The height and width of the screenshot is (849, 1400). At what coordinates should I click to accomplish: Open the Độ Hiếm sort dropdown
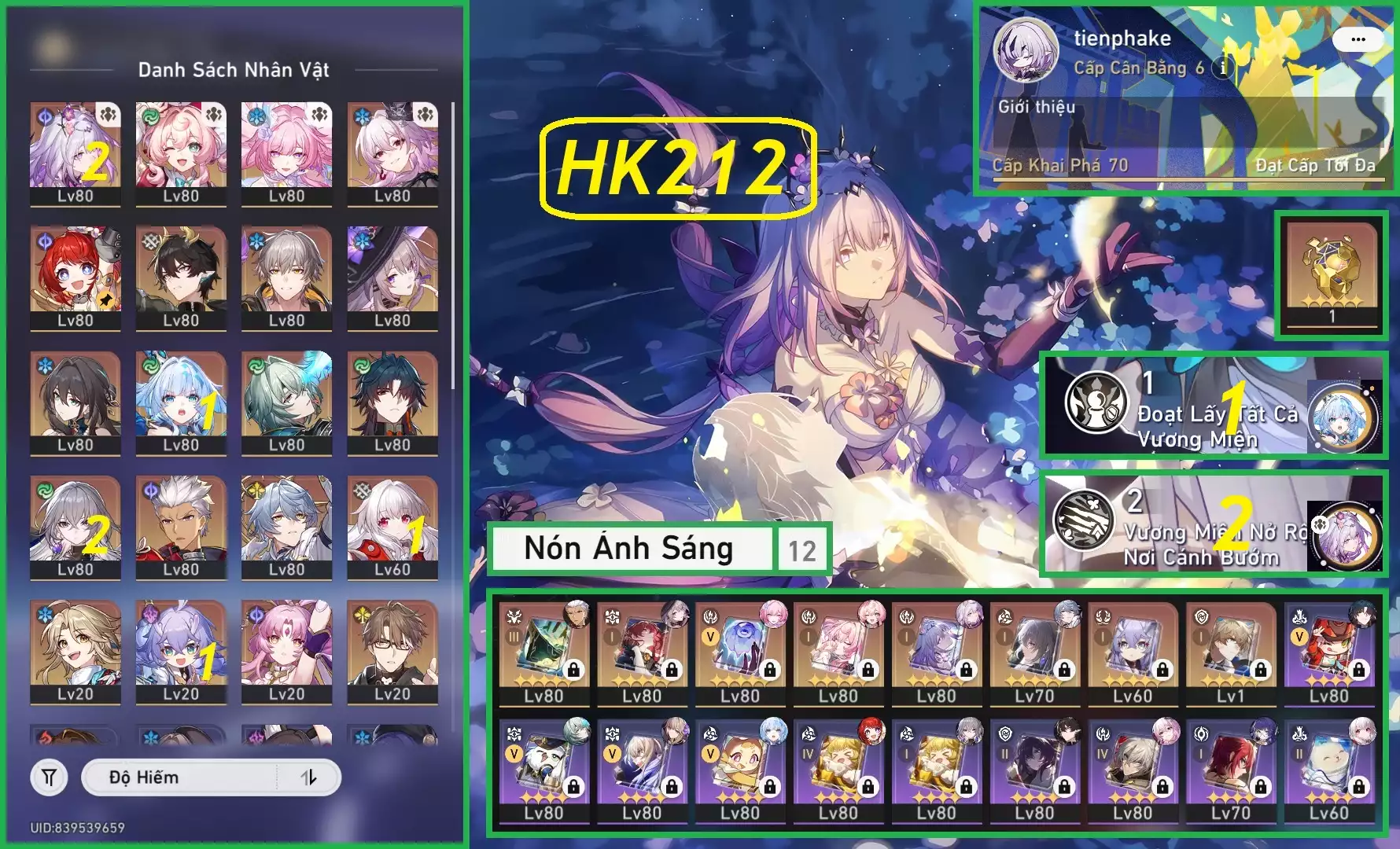pyautogui.click(x=181, y=777)
